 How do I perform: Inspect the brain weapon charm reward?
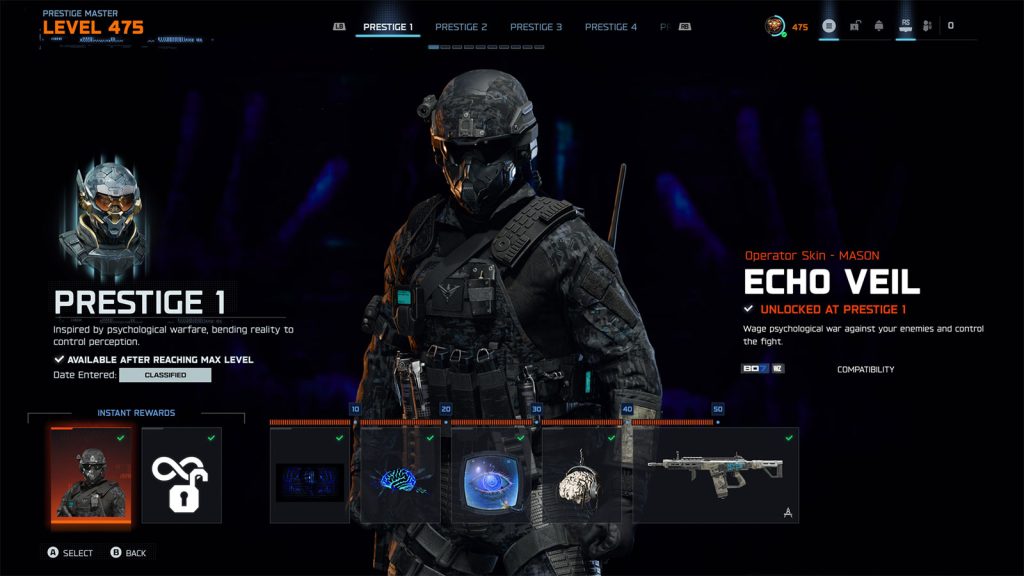(582, 476)
